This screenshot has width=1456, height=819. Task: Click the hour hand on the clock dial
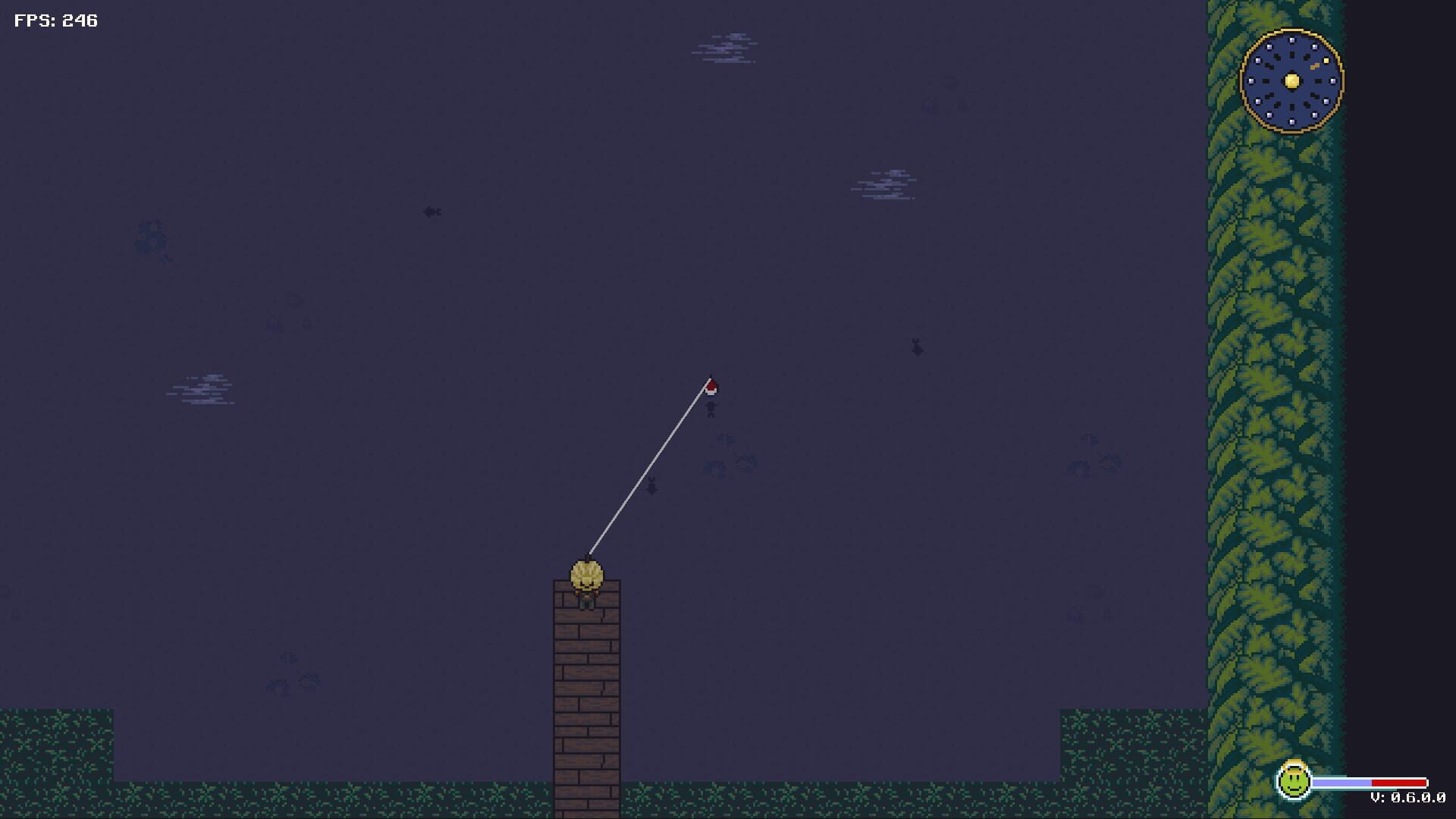1316,66
